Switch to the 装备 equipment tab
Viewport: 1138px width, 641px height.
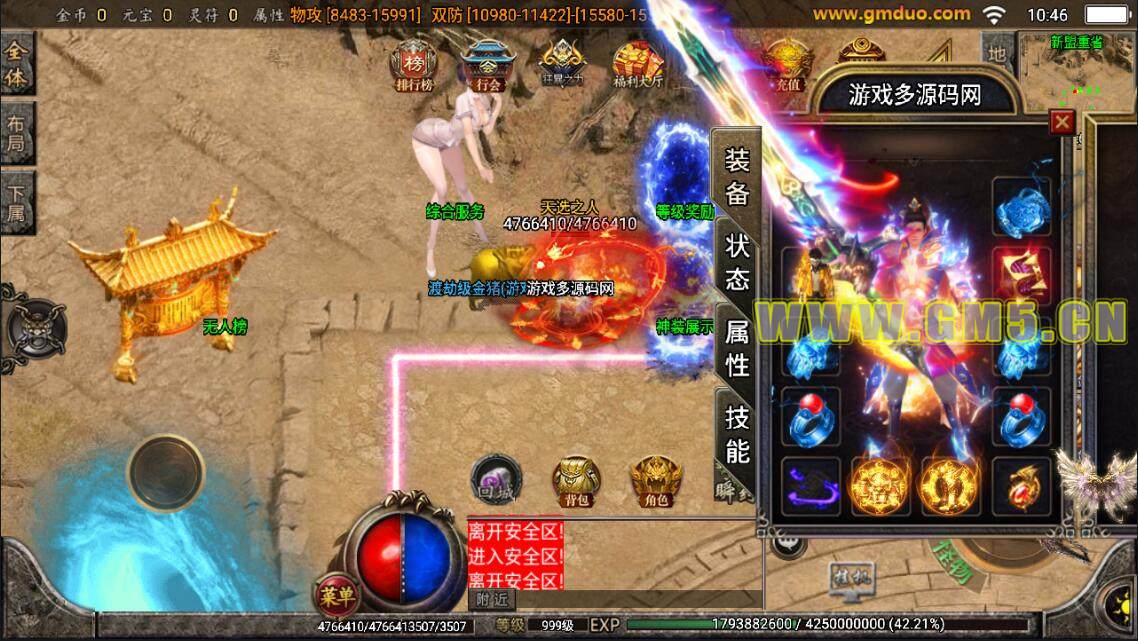[x=737, y=177]
